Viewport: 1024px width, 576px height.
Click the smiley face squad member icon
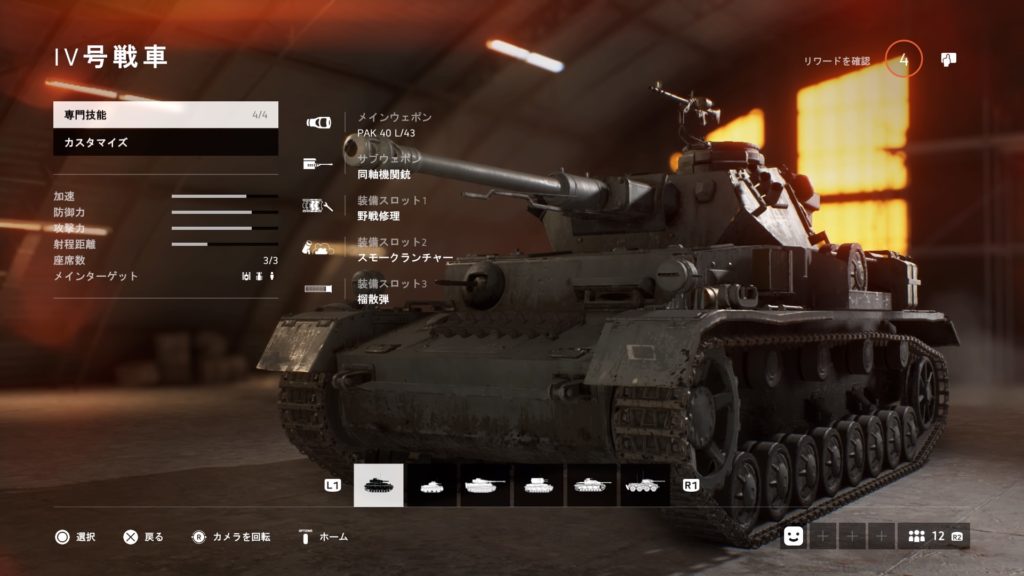pos(794,536)
